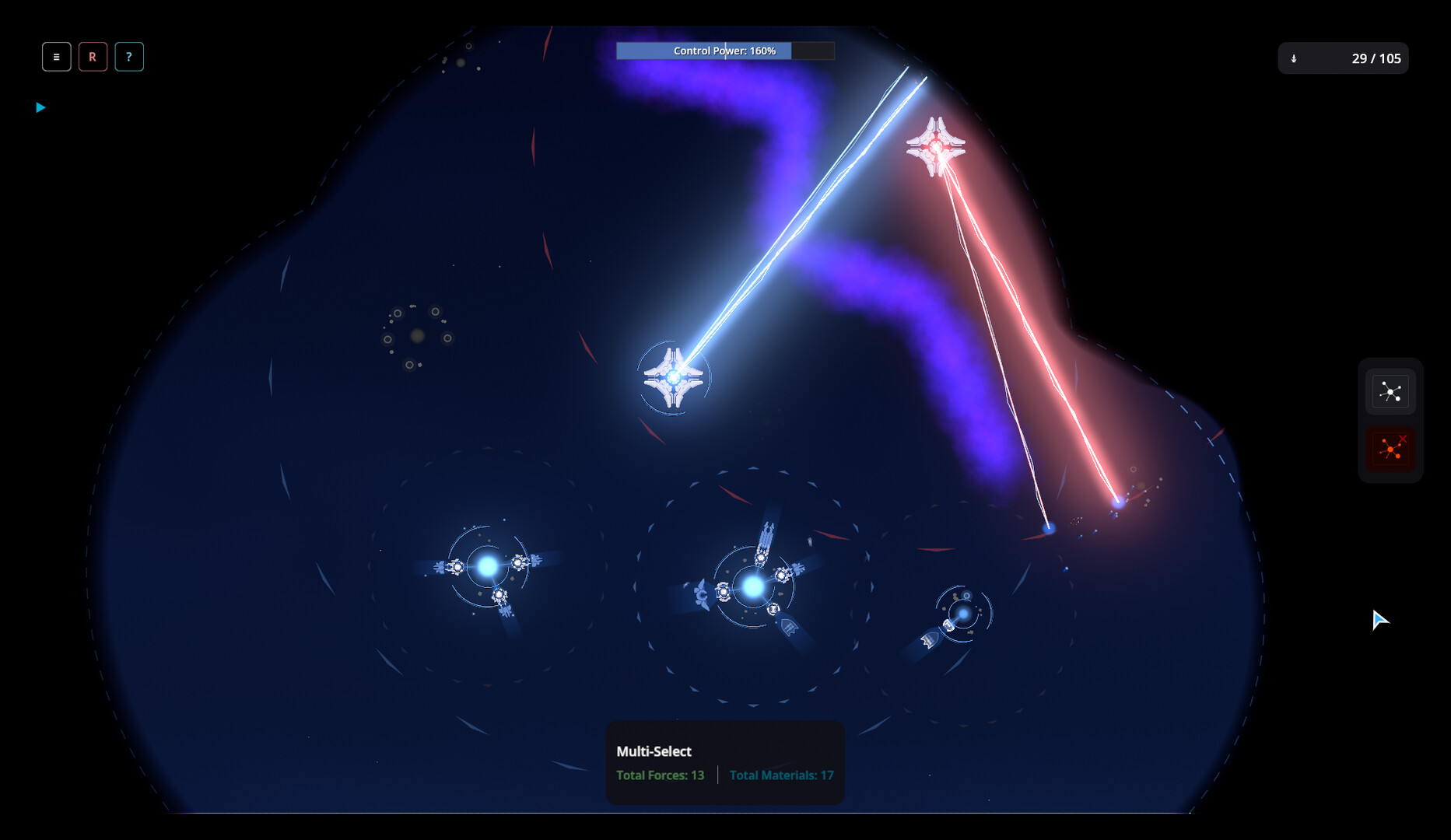
Task: Open help via the blue question-mark icon
Action: click(x=129, y=56)
